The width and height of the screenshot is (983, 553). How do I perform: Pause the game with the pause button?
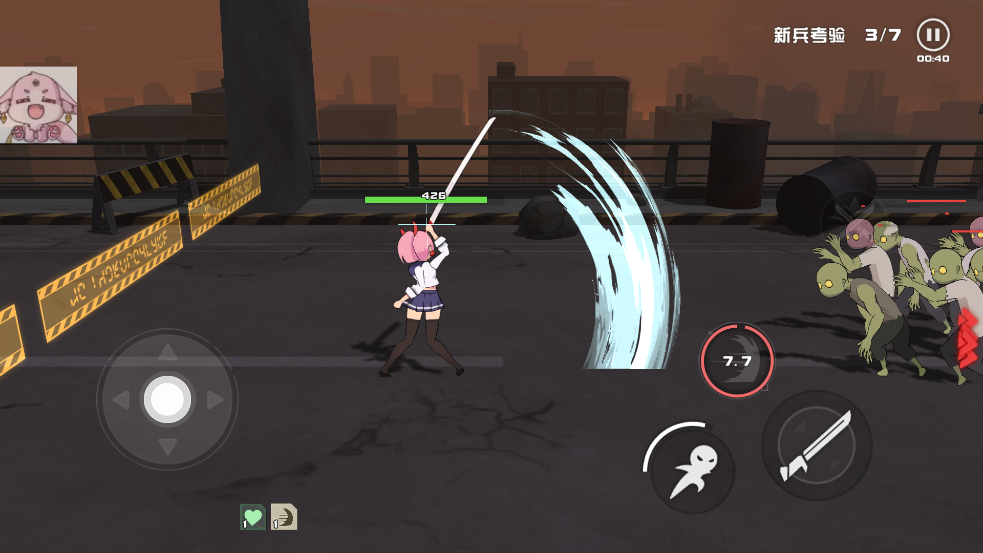point(932,35)
